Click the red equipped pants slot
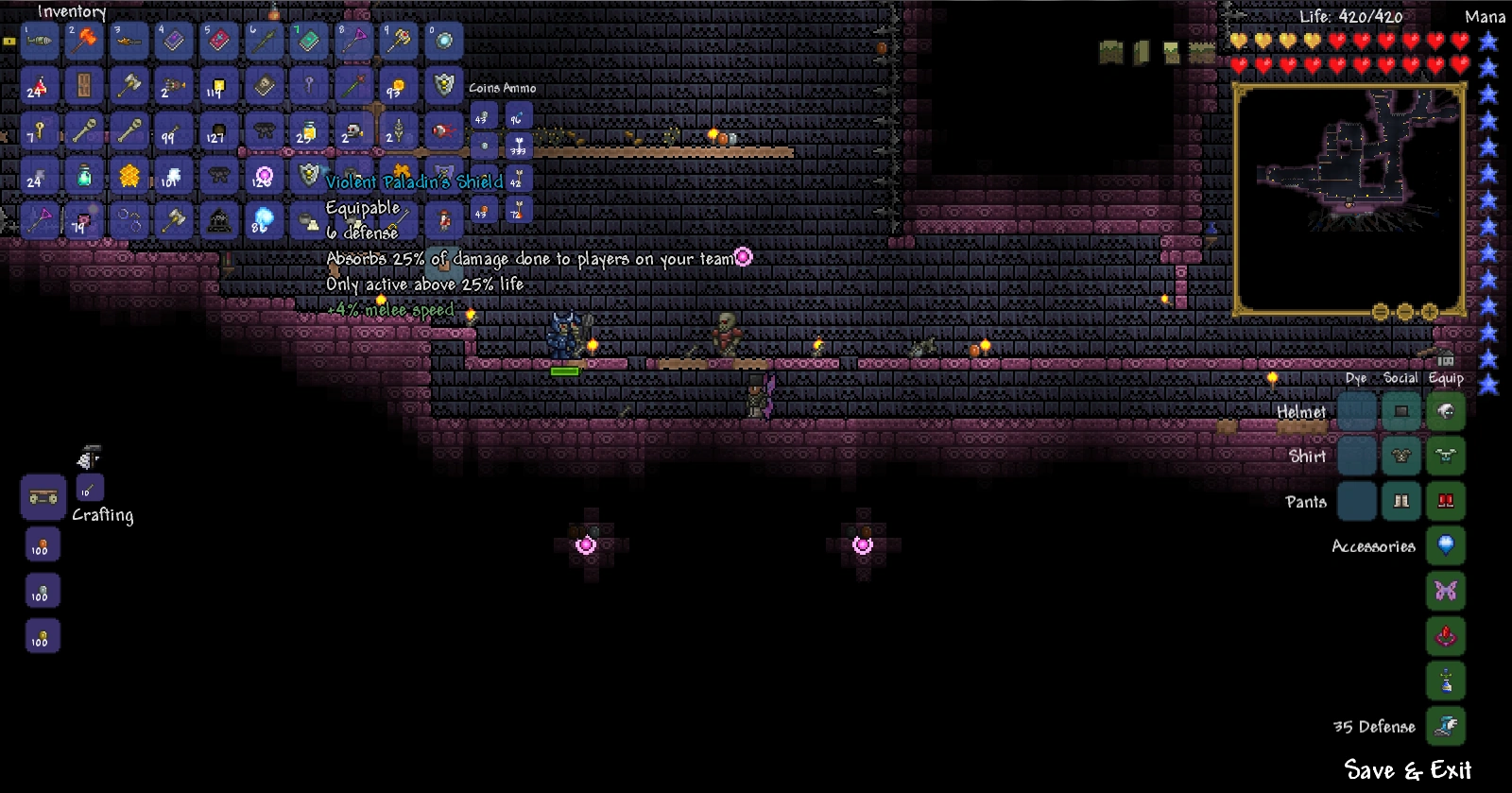 1446,501
